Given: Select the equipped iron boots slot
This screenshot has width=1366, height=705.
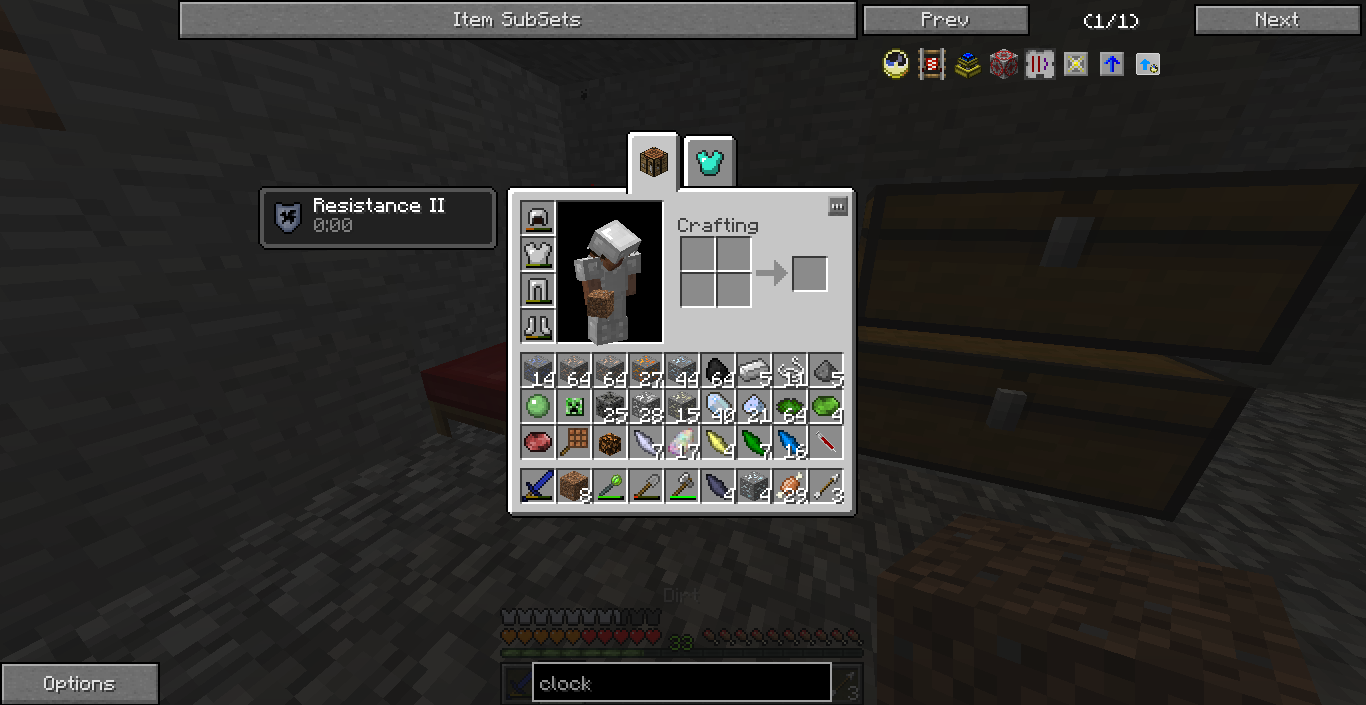Looking at the screenshot, I should point(538,326).
